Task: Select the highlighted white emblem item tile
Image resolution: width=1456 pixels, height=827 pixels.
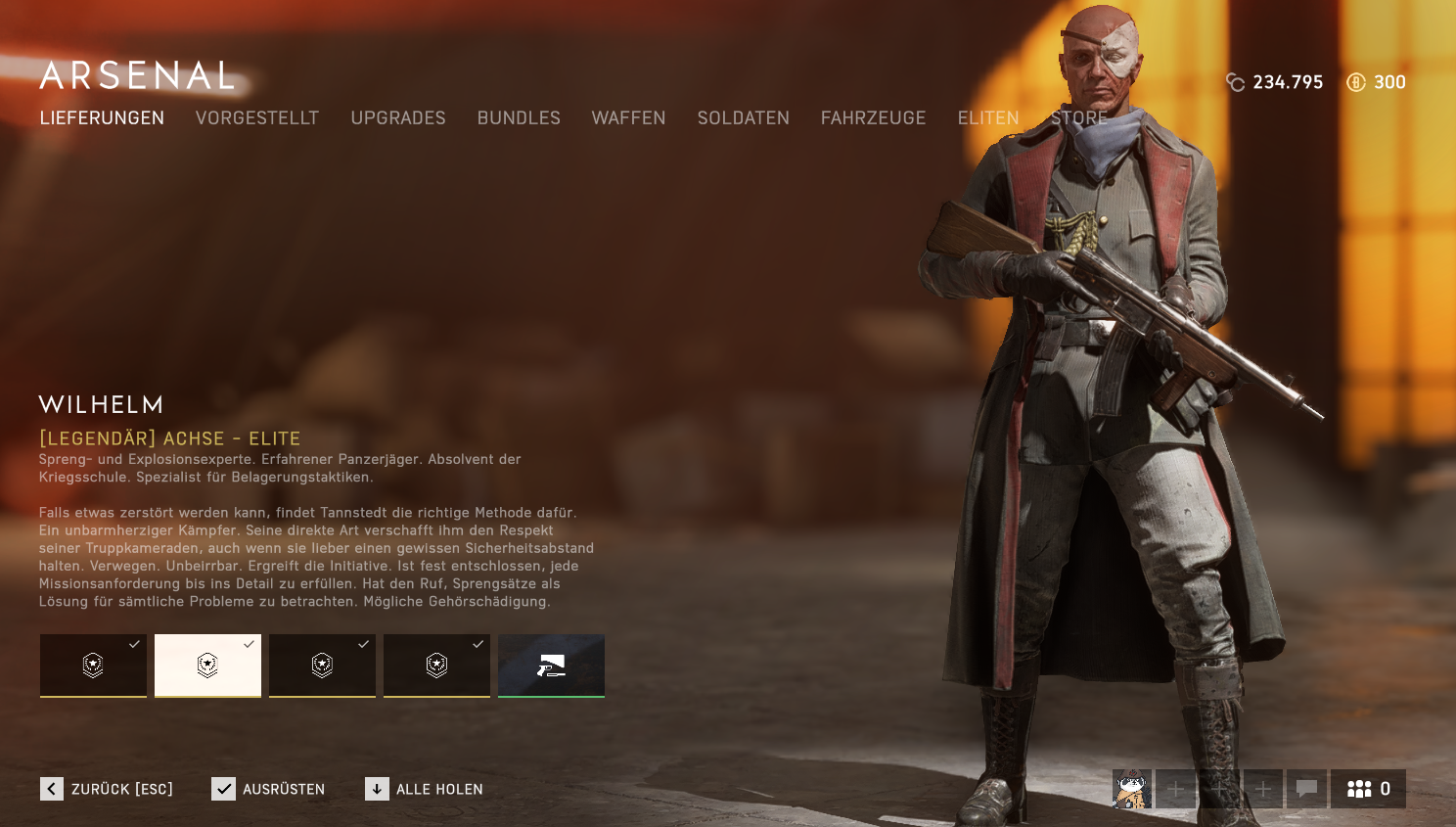Action: tap(207, 666)
